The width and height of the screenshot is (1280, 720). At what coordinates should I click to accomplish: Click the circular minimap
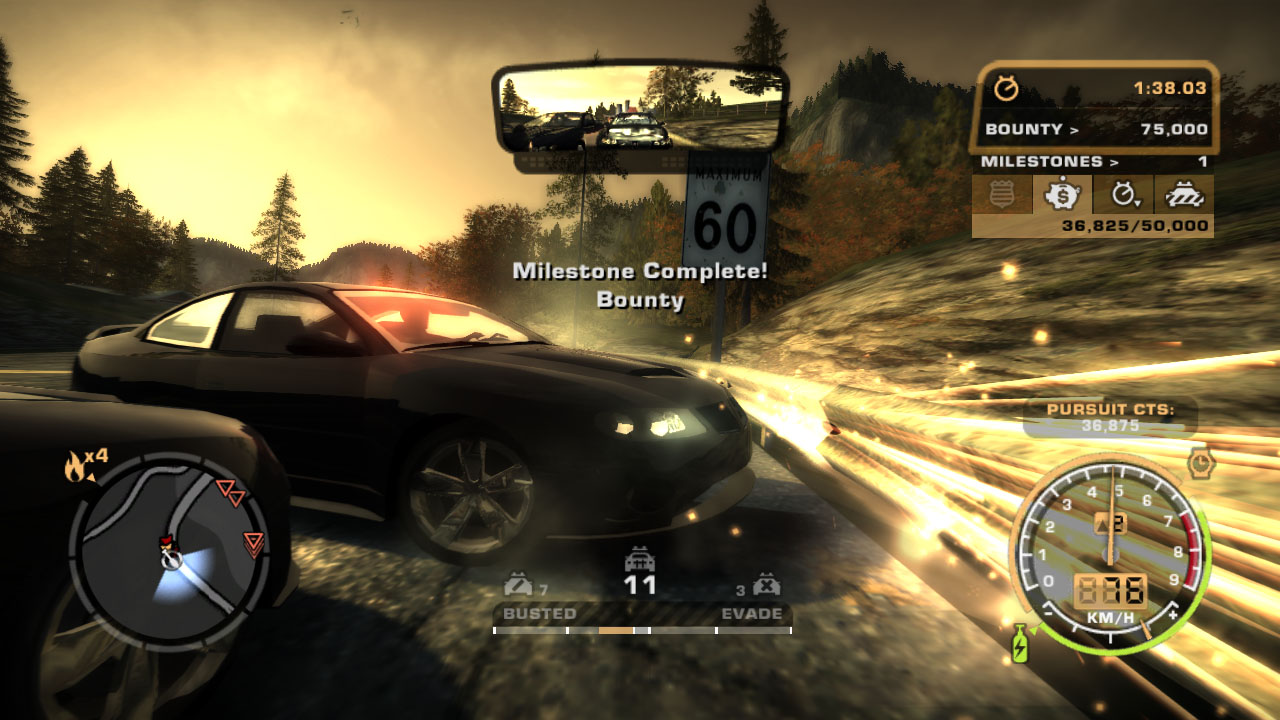[169, 553]
